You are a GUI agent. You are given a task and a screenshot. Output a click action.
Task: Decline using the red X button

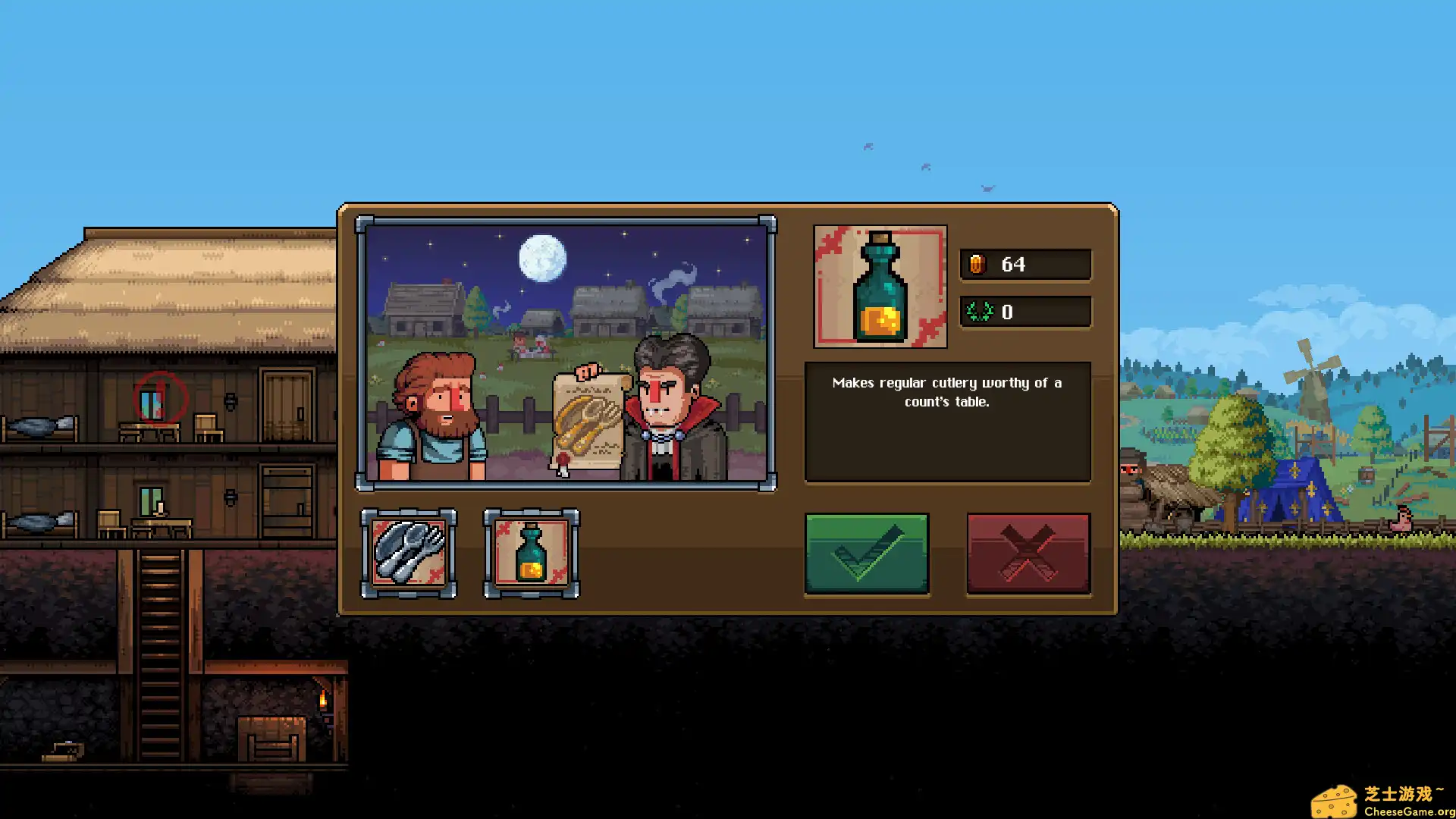[x=1028, y=553]
